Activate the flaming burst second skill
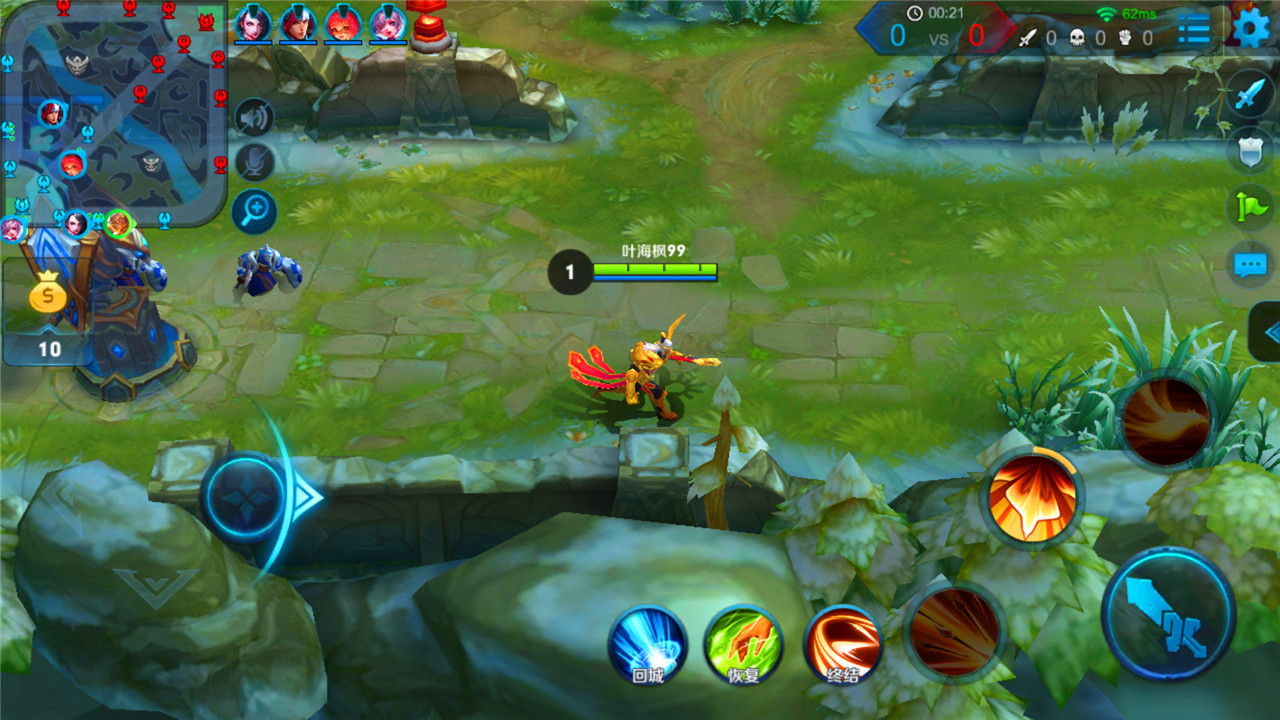This screenshot has height=720, width=1280. click(1033, 496)
